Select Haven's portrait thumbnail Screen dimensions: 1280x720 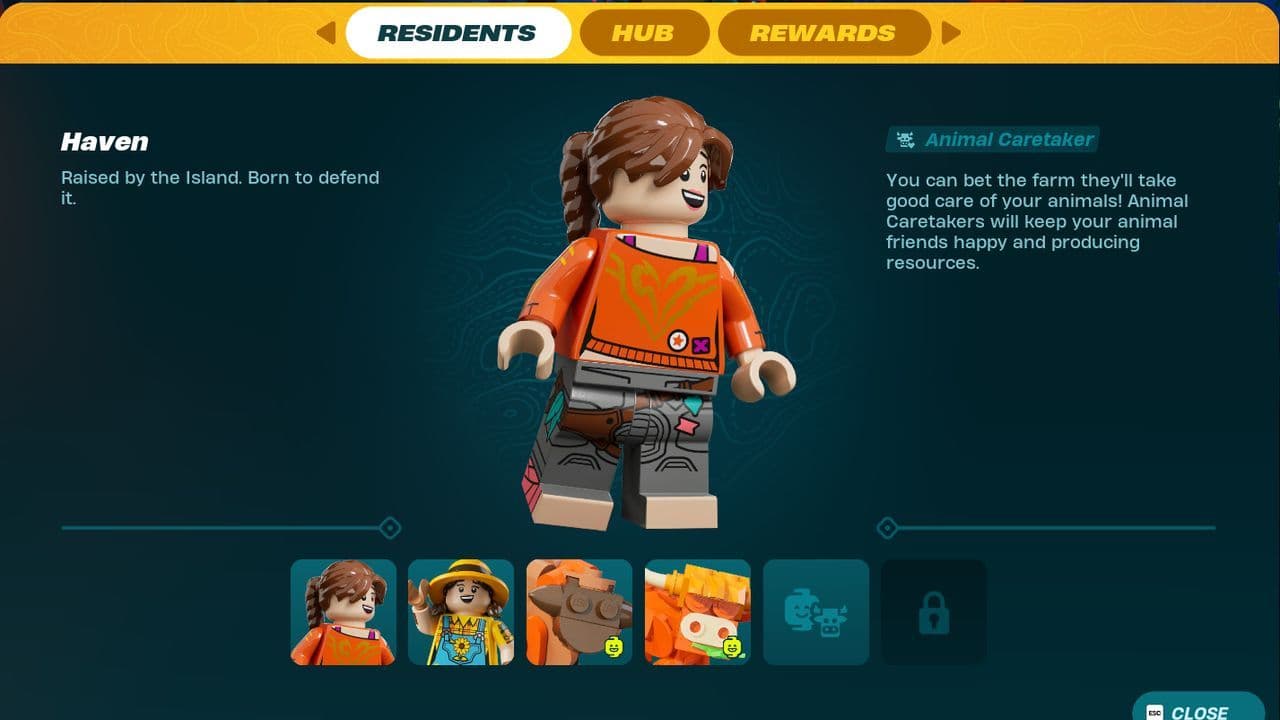343,611
